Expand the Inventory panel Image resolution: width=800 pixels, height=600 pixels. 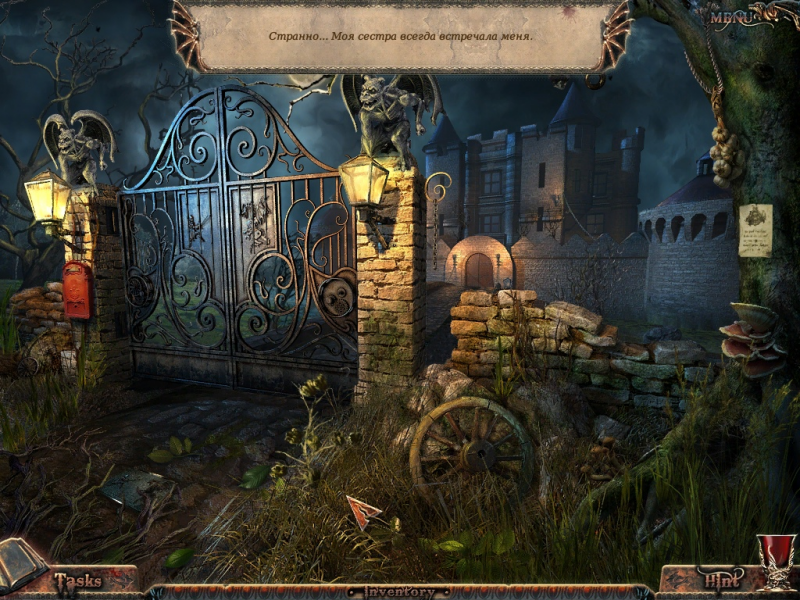click(399, 592)
